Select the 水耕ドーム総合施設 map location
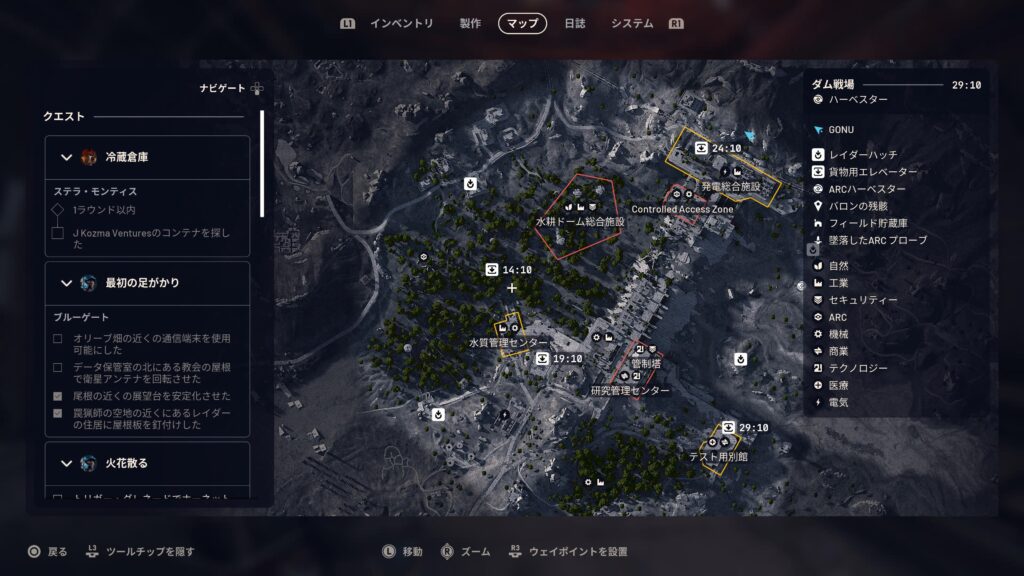 580,220
